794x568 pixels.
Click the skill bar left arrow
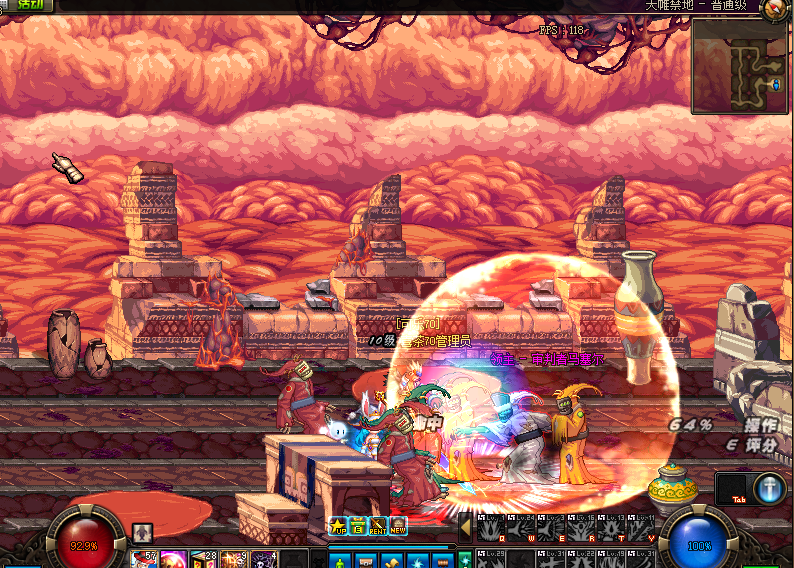(465, 526)
